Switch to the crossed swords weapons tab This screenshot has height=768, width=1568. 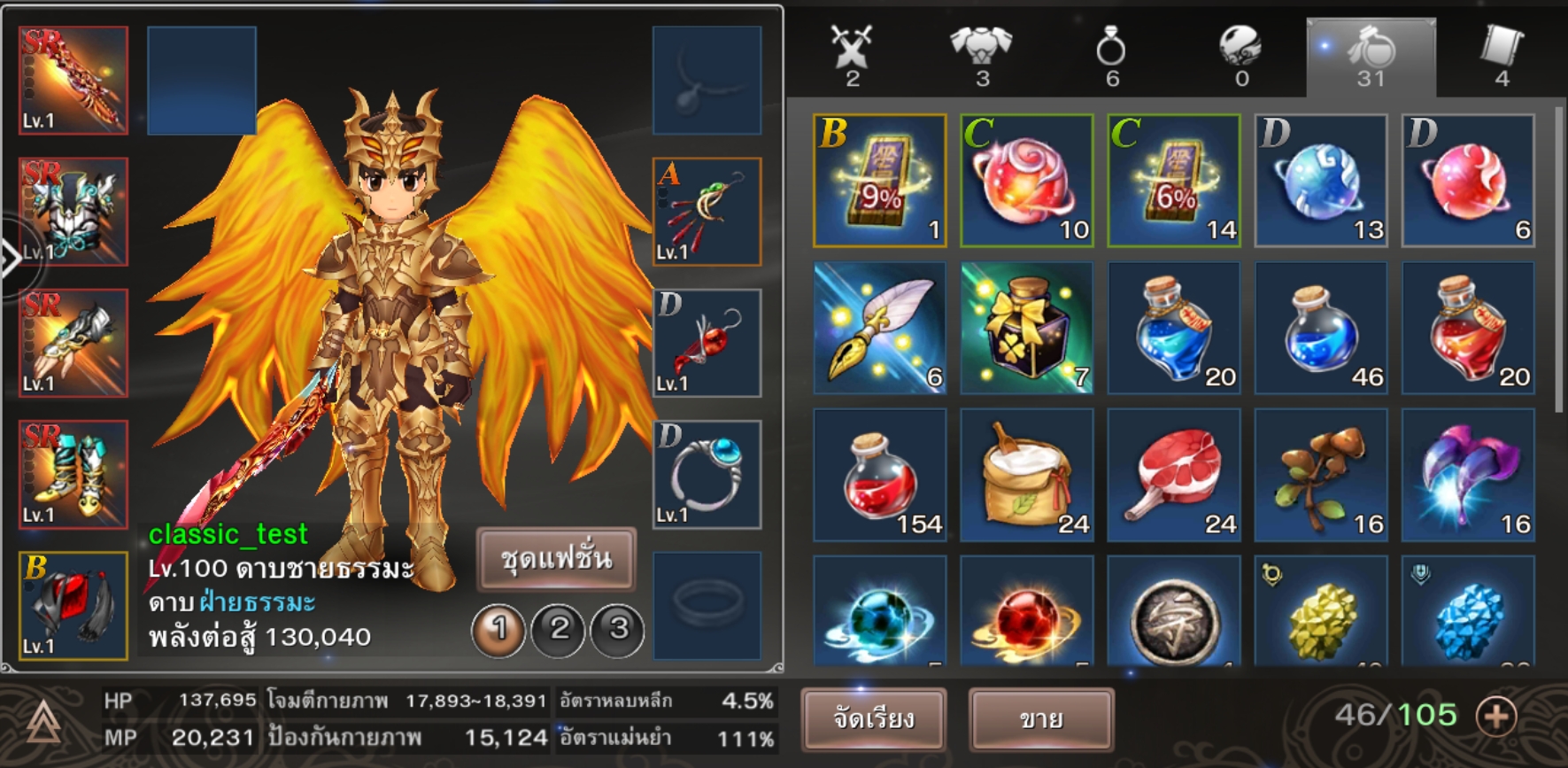852,55
